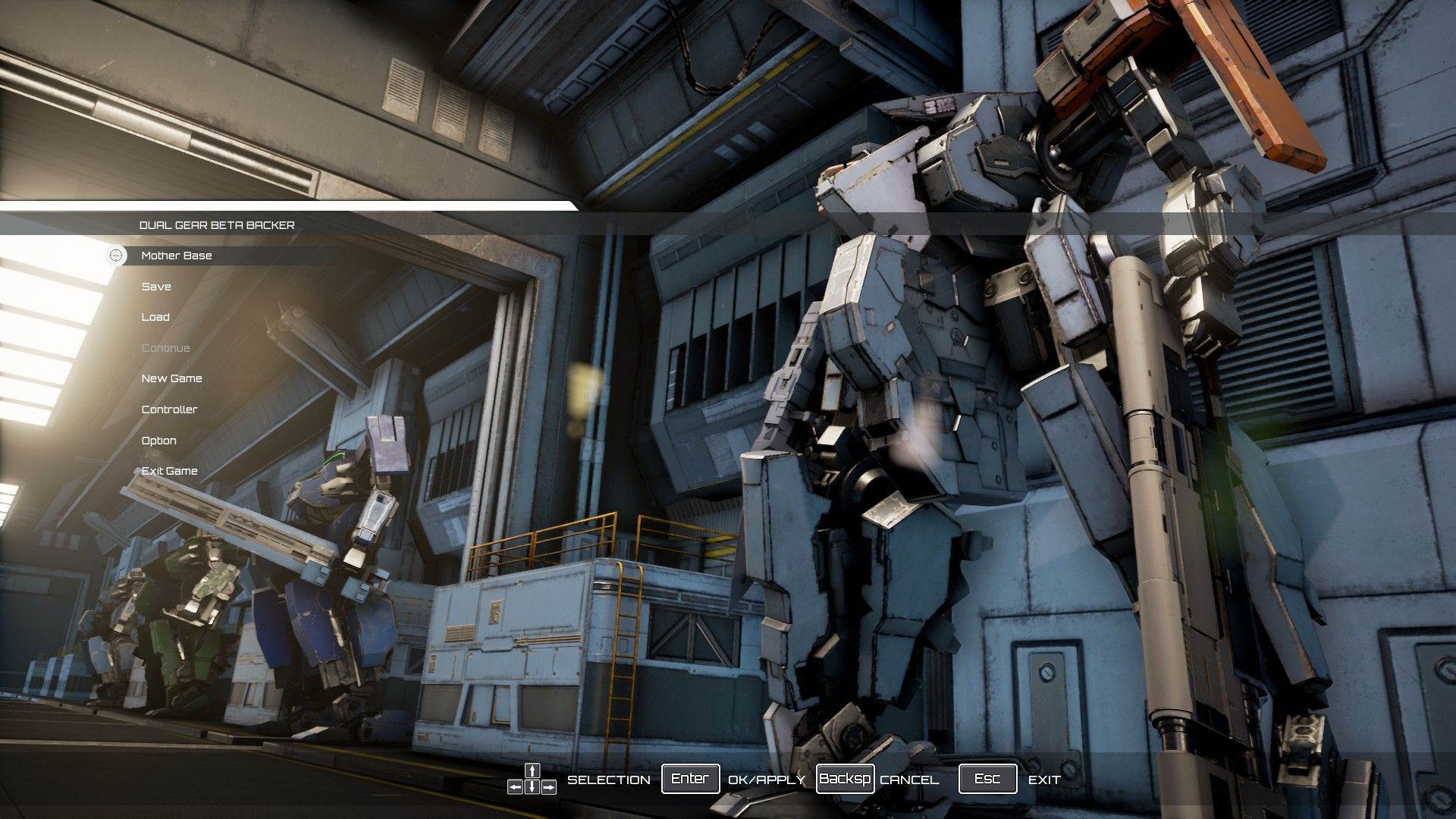The height and width of the screenshot is (819, 1456).
Task: Open the Load menu option
Action: click(x=155, y=317)
